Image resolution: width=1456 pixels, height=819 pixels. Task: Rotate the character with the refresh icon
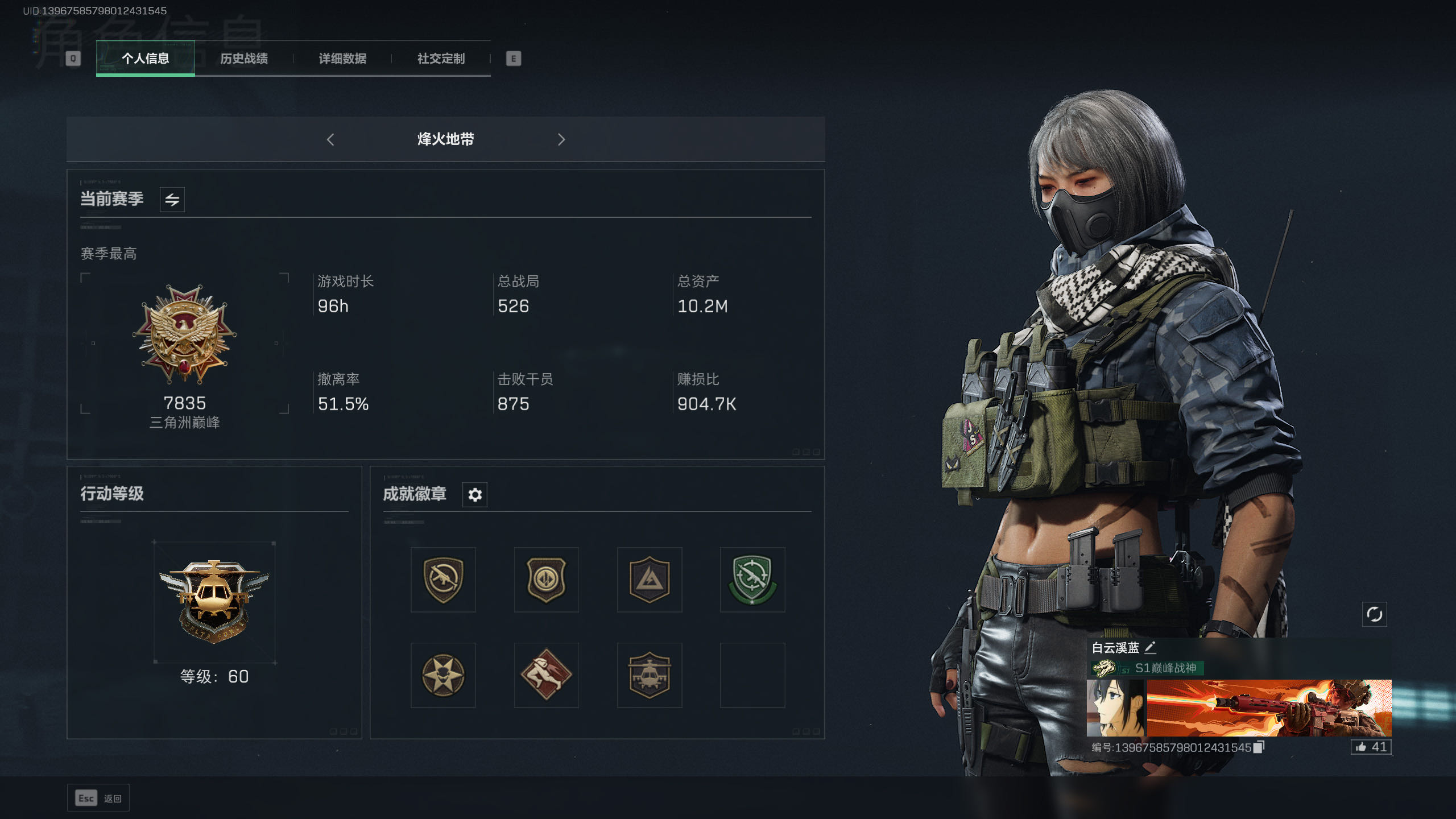[1374, 614]
